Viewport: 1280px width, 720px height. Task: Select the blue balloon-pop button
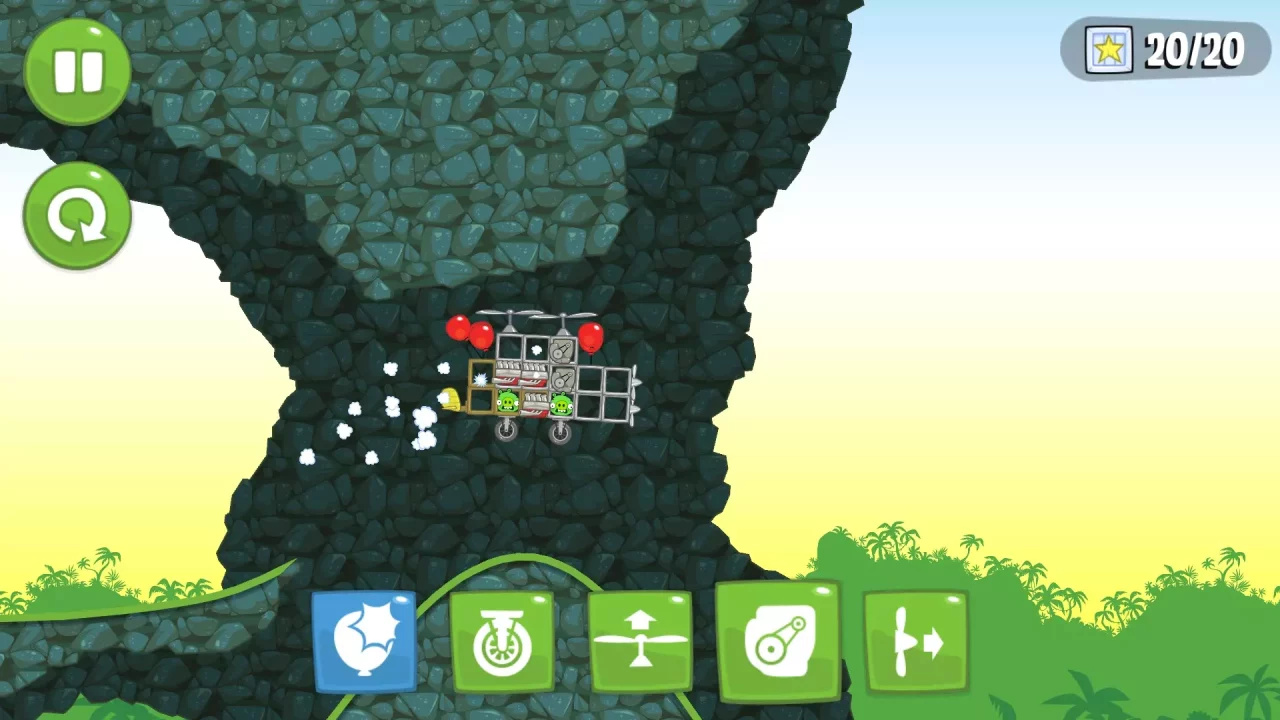point(365,640)
